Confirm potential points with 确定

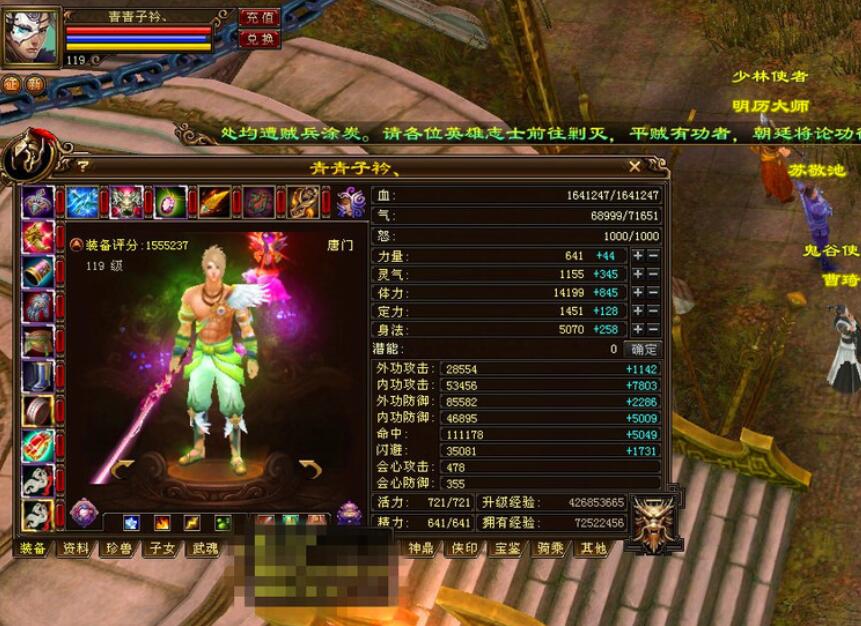[642, 349]
